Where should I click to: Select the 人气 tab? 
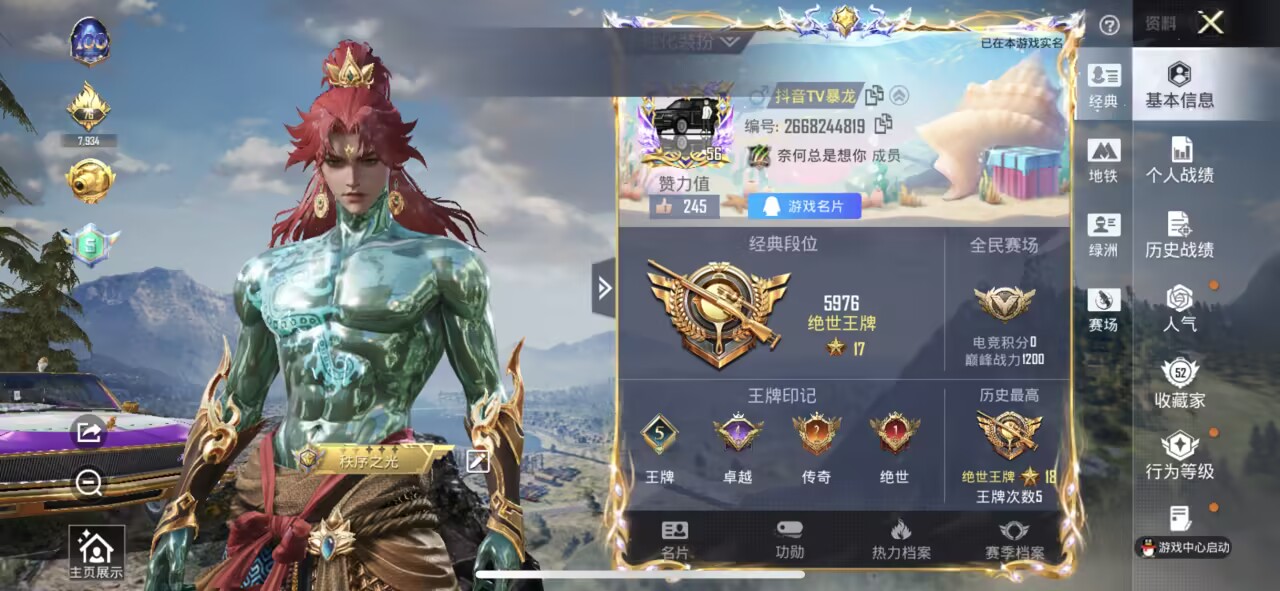pyautogui.click(x=1180, y=310)
